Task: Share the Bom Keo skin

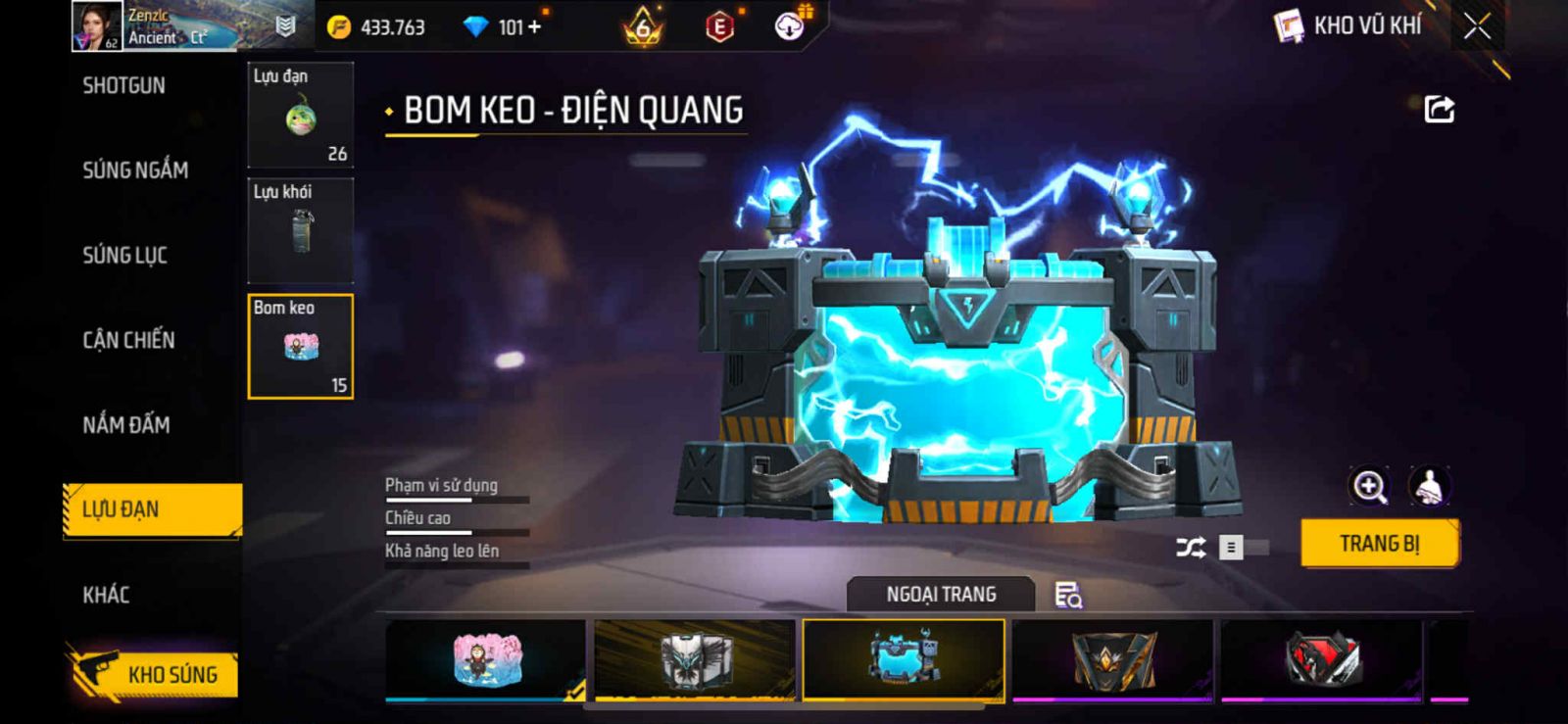Action: 1439,109
